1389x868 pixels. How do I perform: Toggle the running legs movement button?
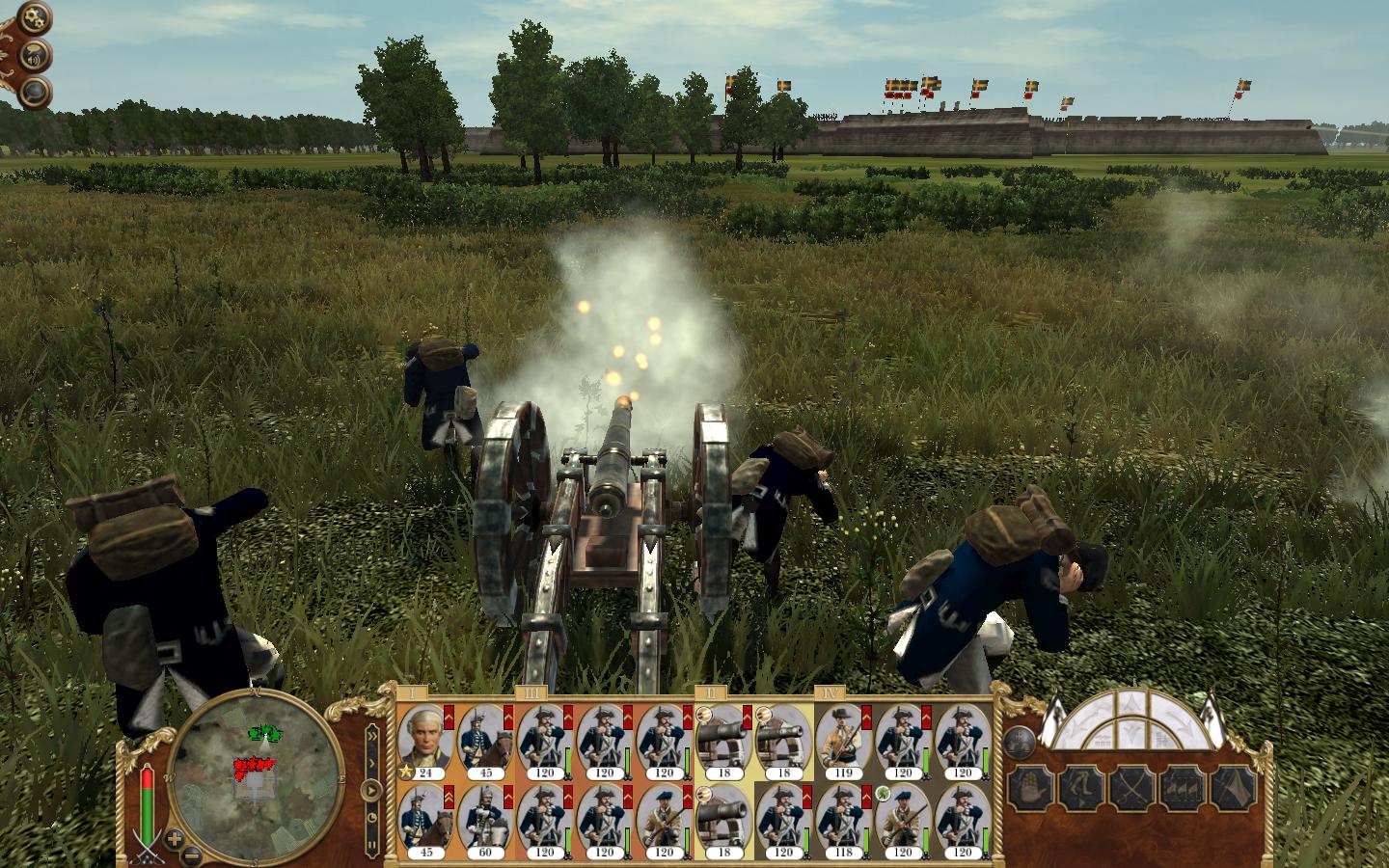click(x=1080, y=788)
